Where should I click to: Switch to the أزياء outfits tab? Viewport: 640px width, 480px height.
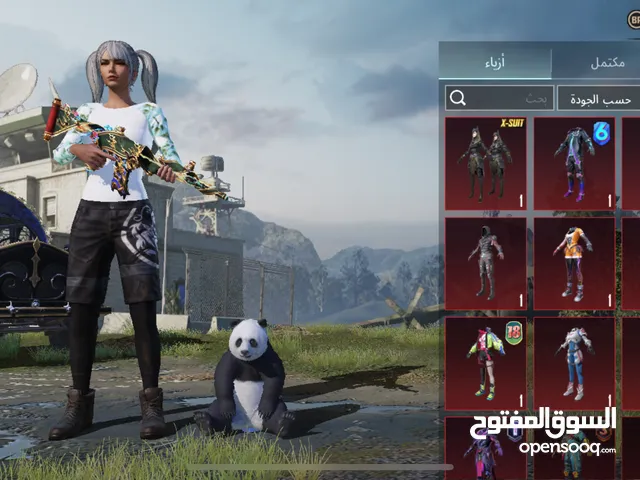pyautogui.click(x=495, y=62)
